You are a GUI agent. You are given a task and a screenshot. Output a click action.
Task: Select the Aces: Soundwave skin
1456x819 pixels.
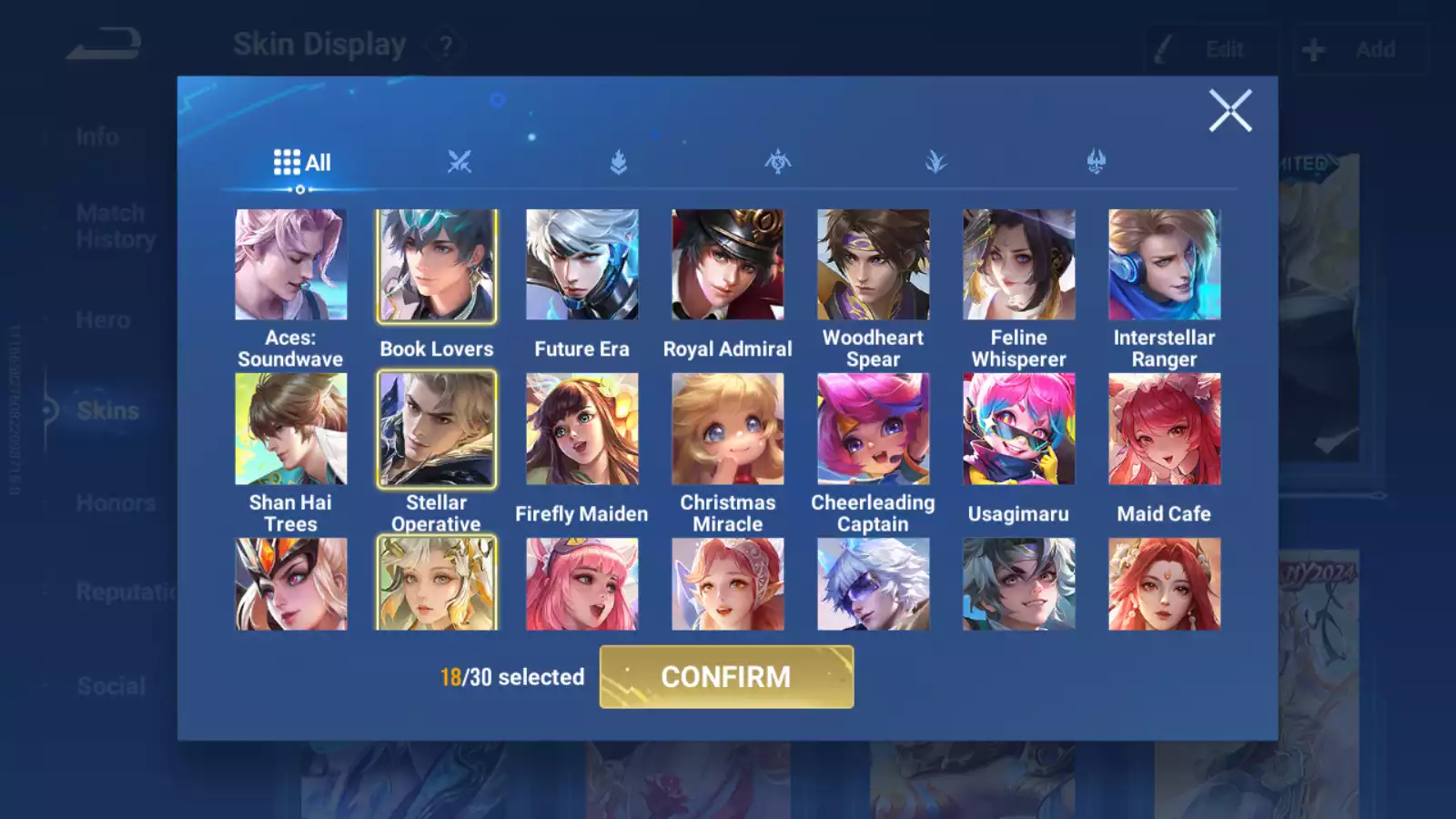click(x=290, y=265)
